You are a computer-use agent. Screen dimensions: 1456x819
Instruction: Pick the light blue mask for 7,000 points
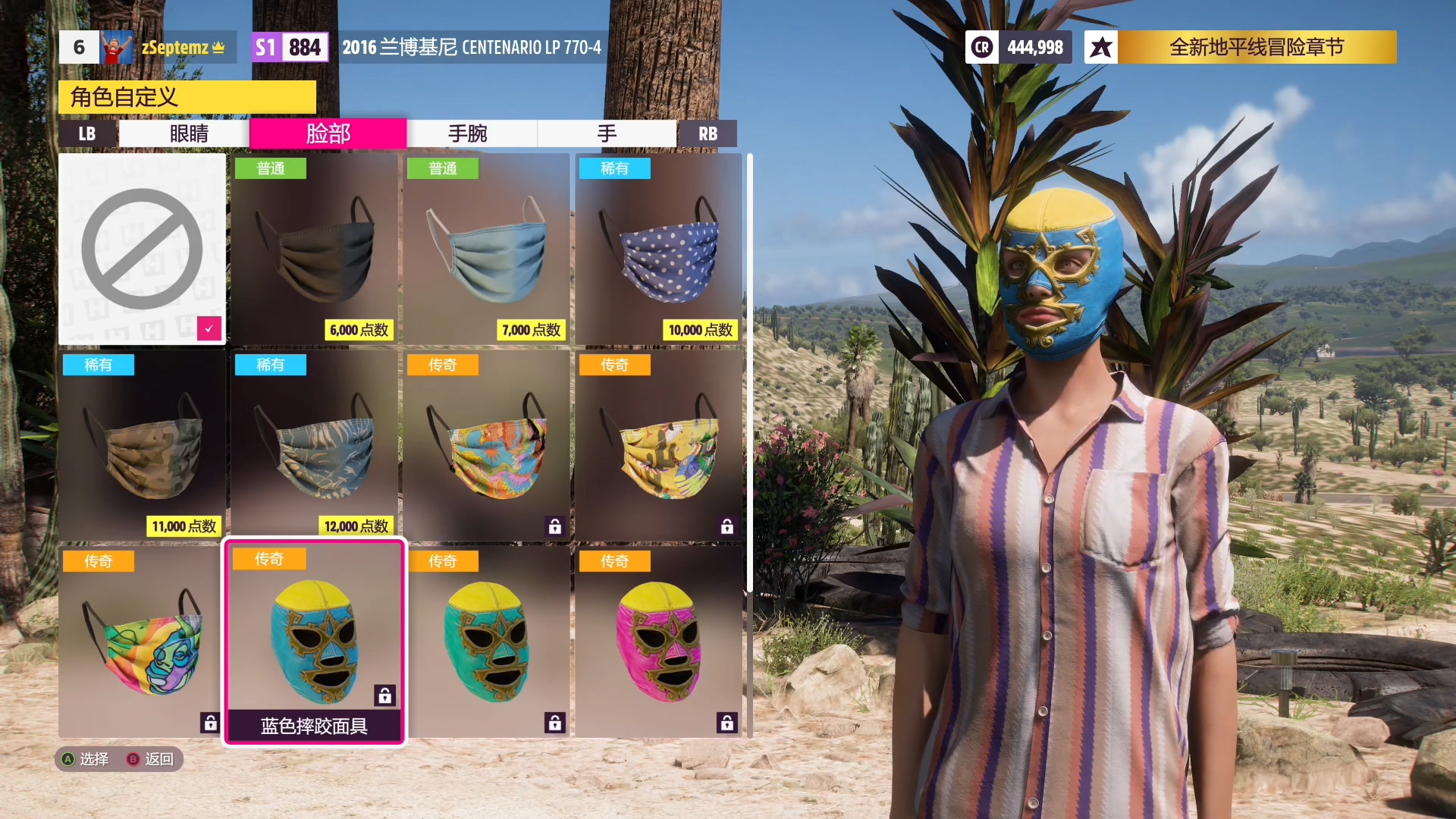(487, 249)
